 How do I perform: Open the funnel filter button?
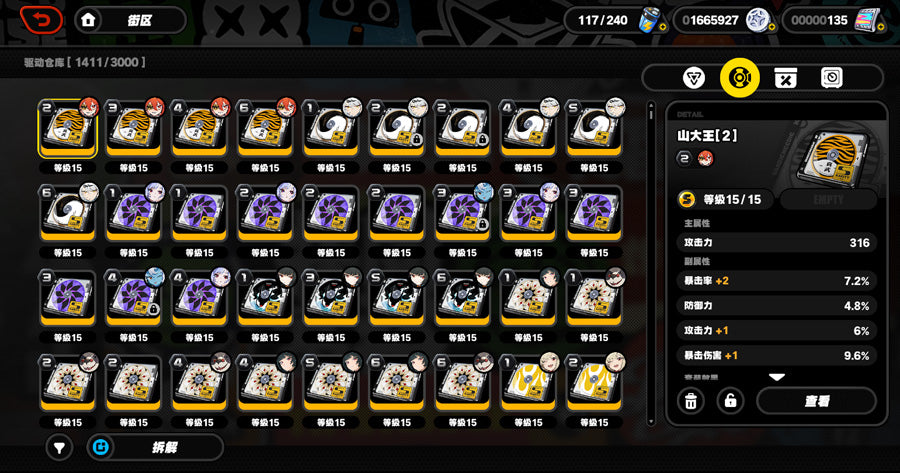coord(60,447)
